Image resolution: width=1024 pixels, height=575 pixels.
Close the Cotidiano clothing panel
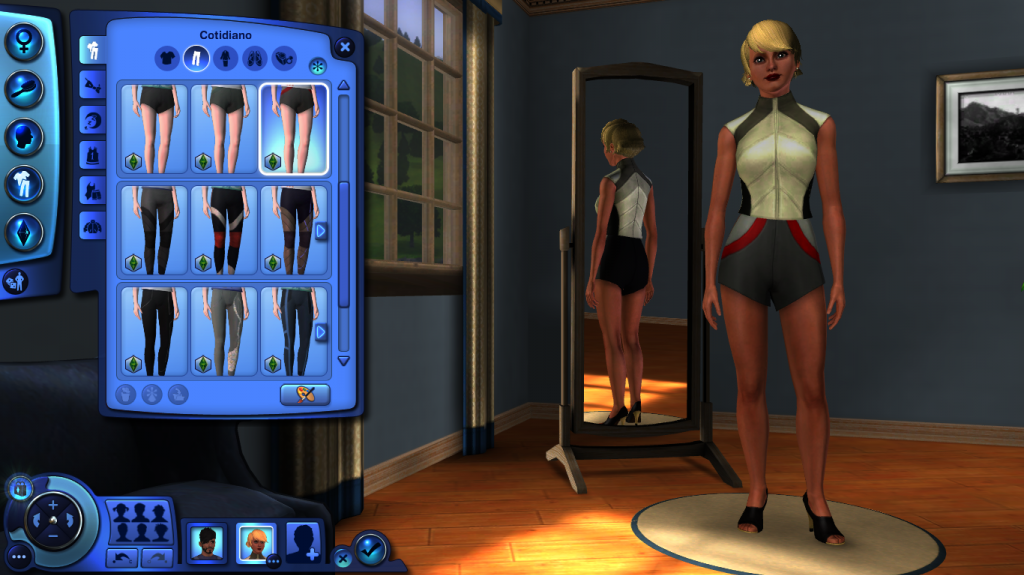pyautogui.click(x=345, y=46)
